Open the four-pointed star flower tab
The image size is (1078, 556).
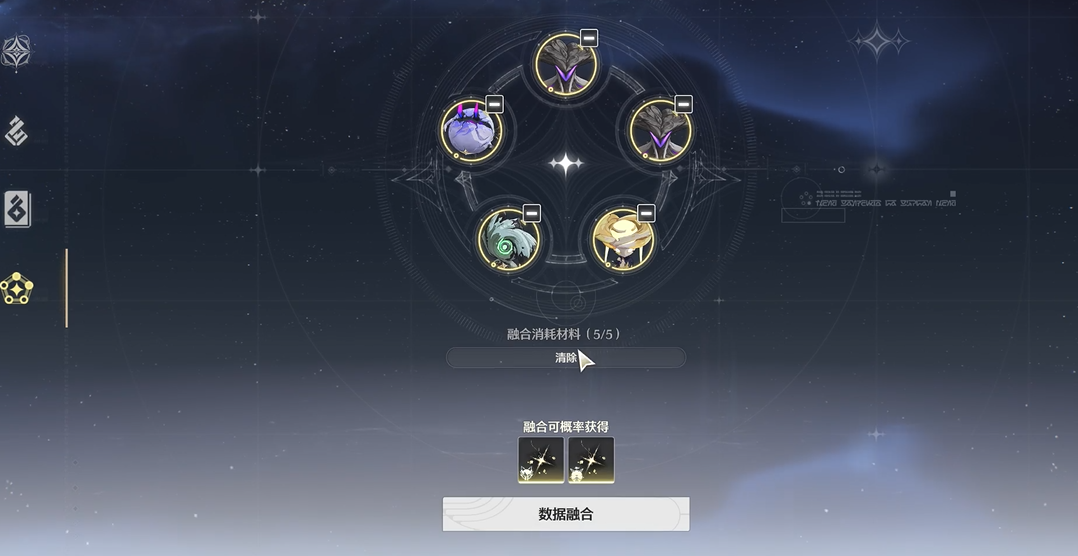click(x=17, y=51)
